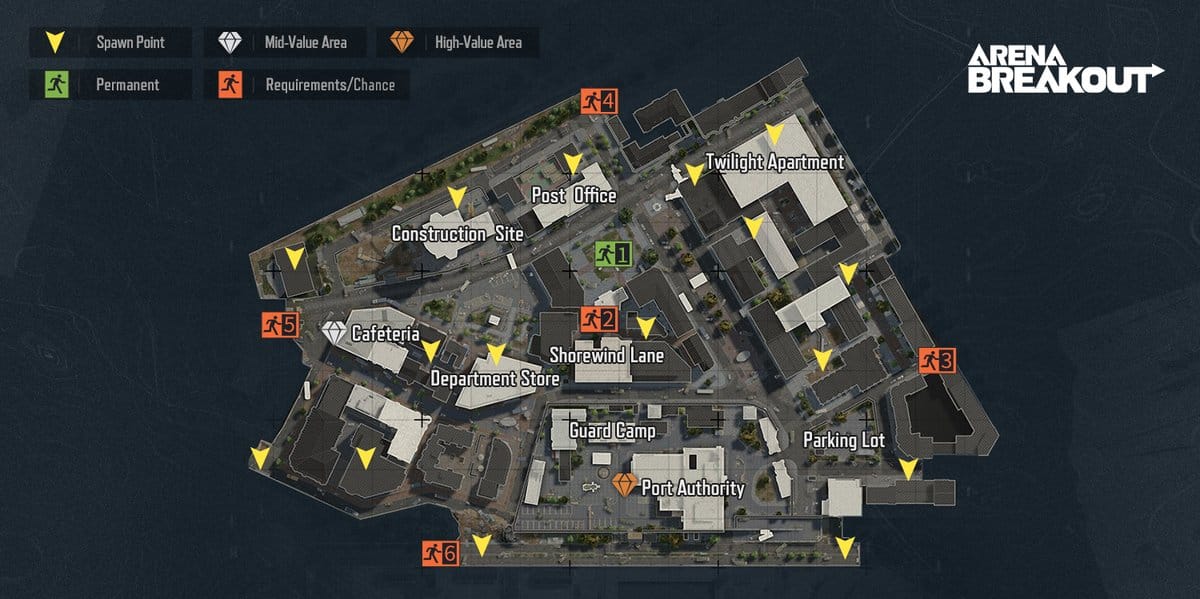The width and height of the screenshot is (1200, 599).
Task: Choose extraction point marker 3
Action: 939,360
